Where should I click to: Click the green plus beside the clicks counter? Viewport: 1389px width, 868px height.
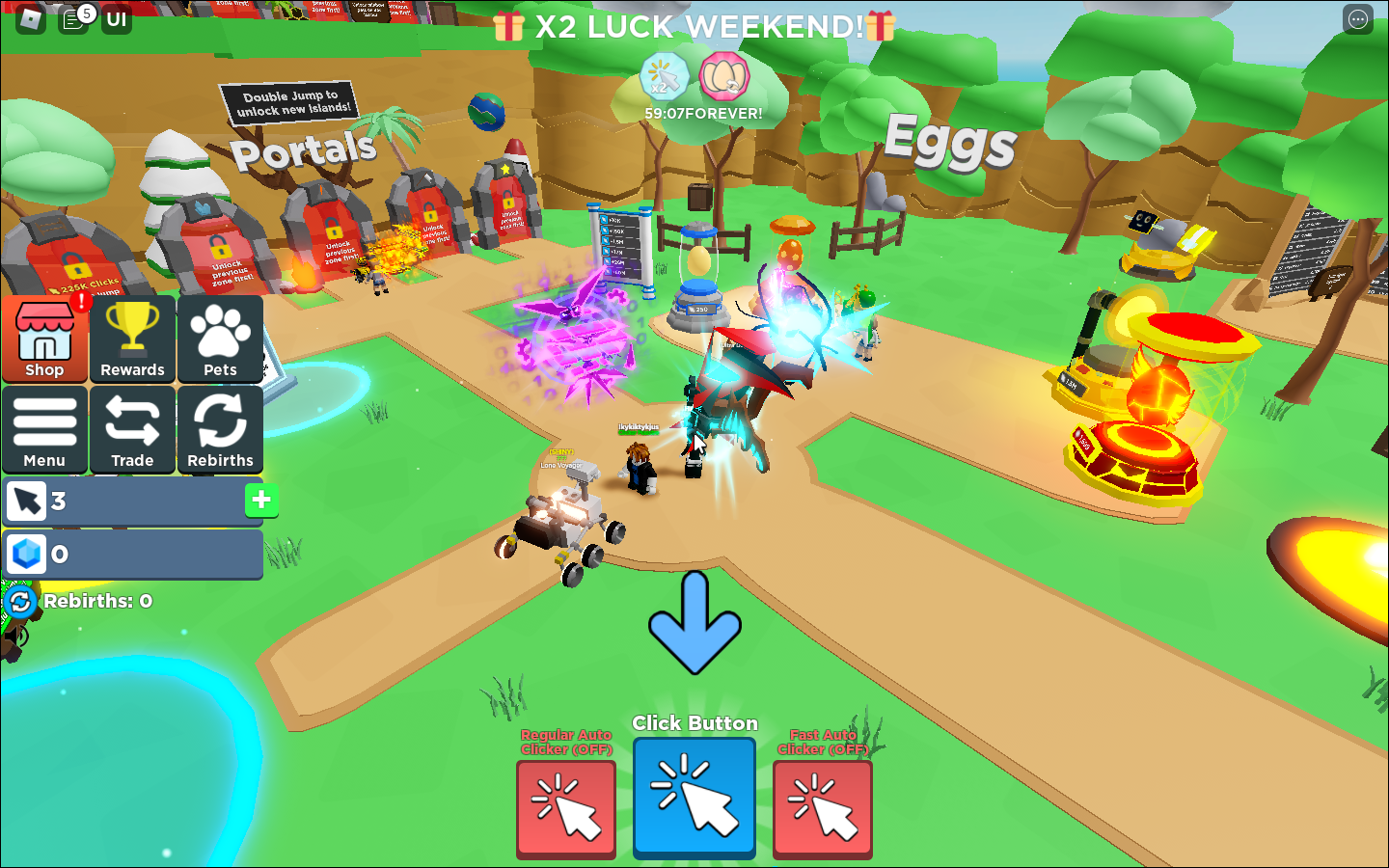pyautogui.click(x=259, y=501)
